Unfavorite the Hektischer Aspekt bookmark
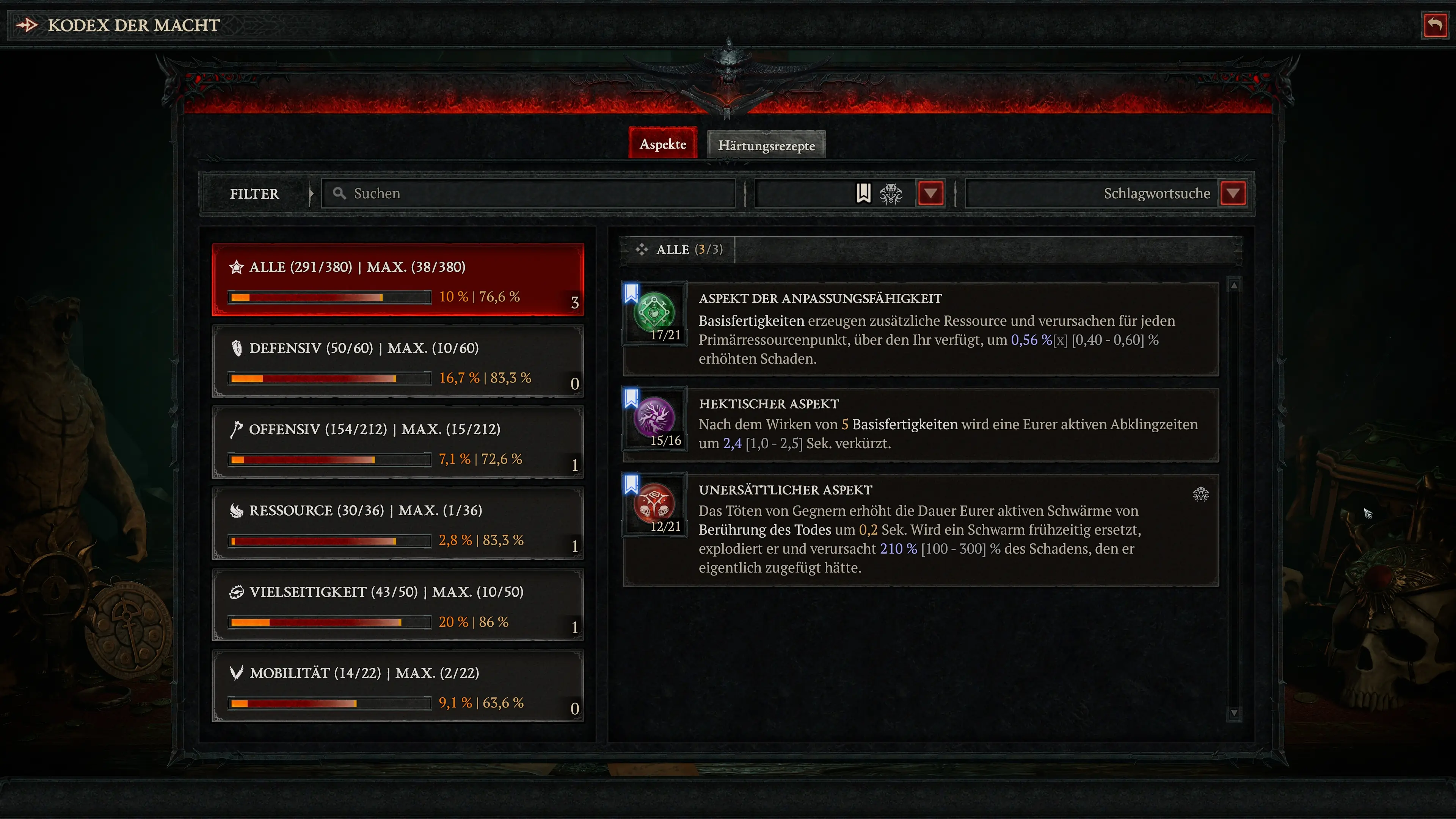The image size is (1456, 819). click(x=631, y=397)
